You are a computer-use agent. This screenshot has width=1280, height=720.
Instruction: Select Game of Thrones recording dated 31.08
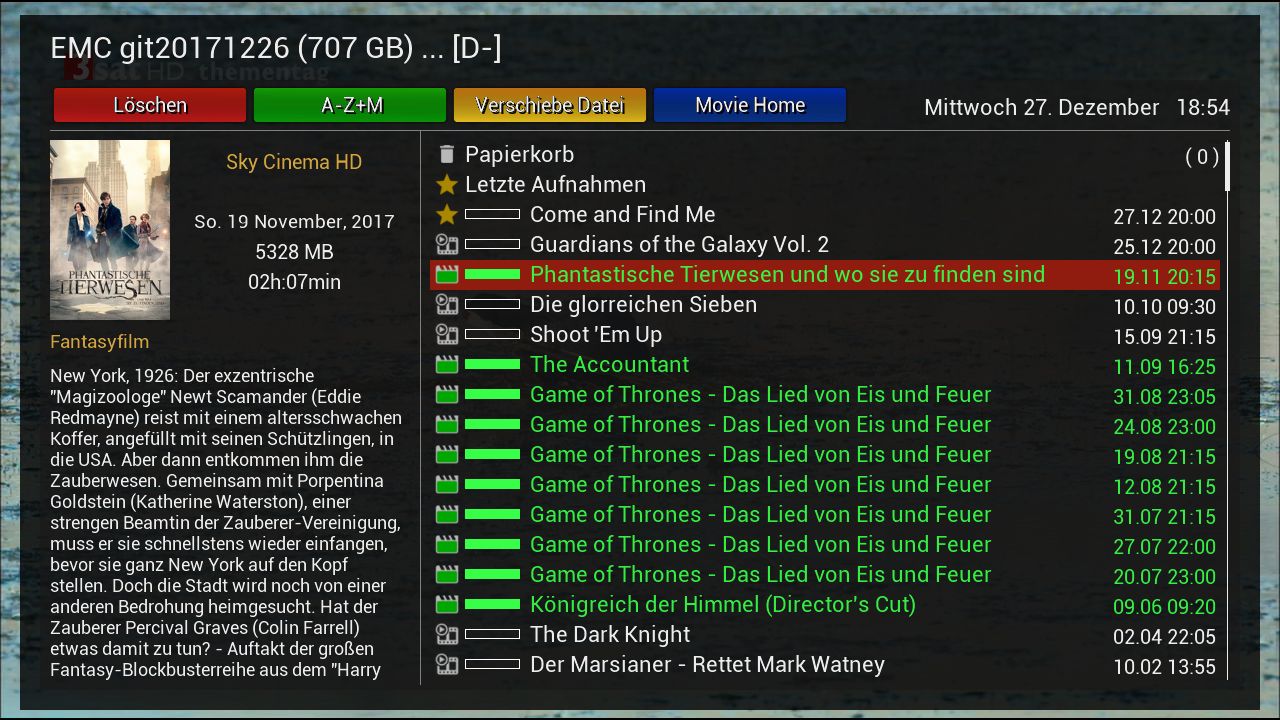tap(760, 395)
